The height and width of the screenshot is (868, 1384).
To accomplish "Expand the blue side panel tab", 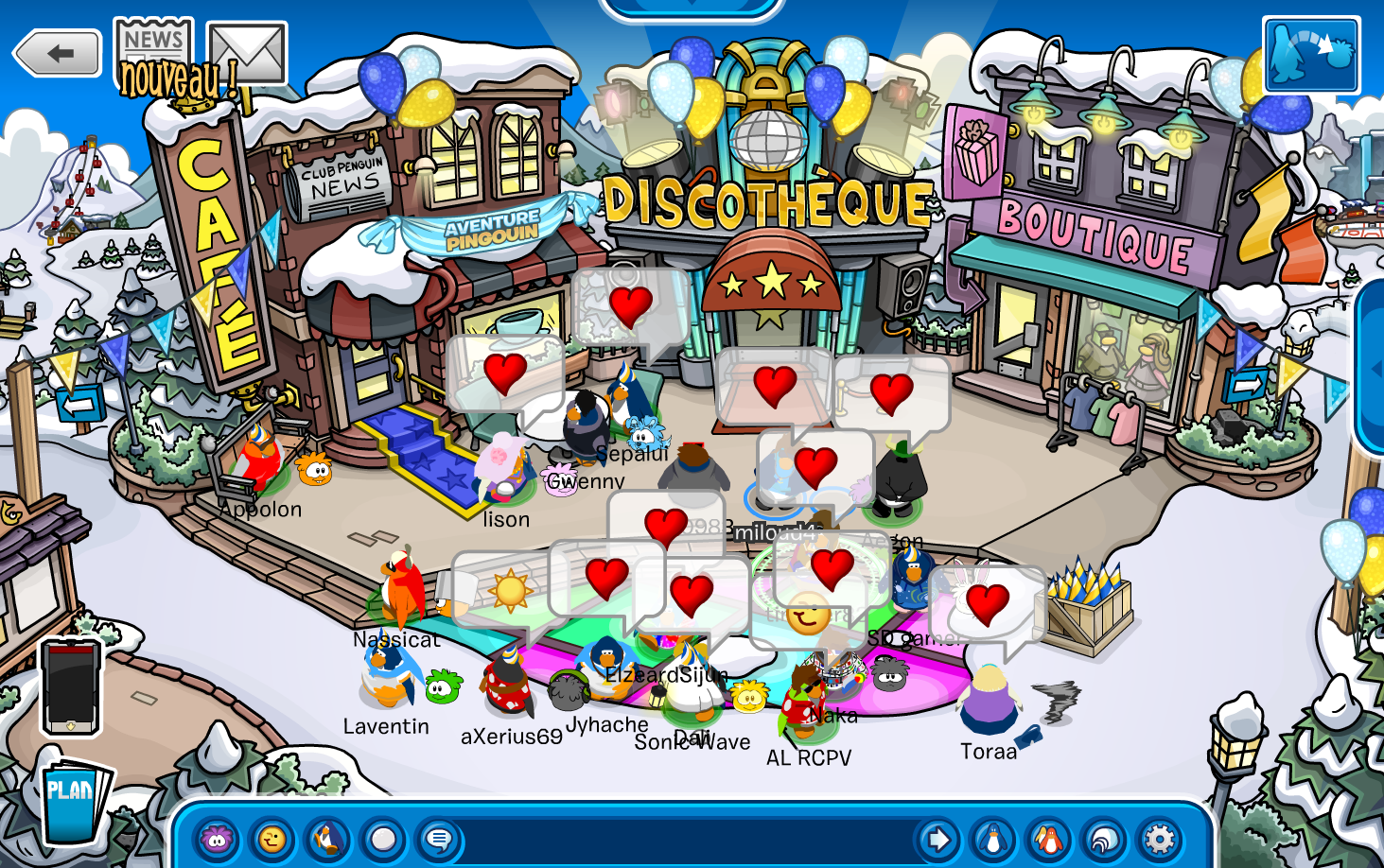I will [x=1373, y=369].
